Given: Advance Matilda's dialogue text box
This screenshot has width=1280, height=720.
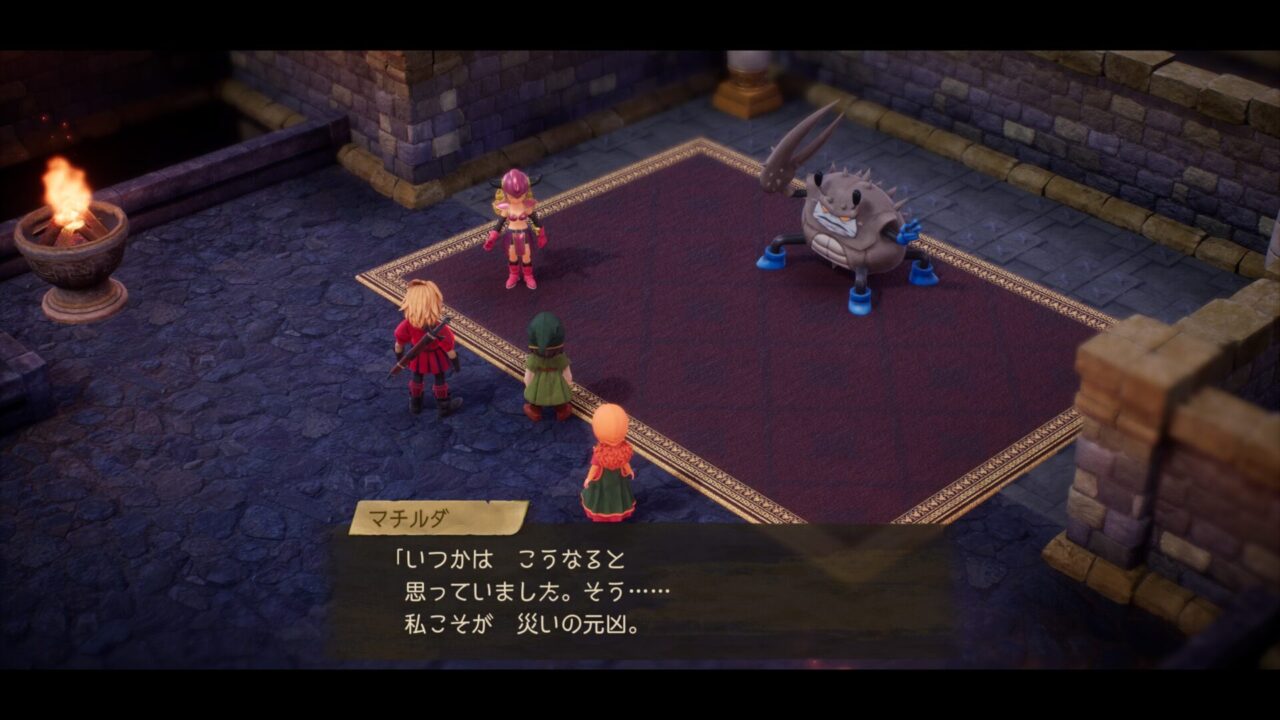Looking at the screenshot, I should [640, 592].
